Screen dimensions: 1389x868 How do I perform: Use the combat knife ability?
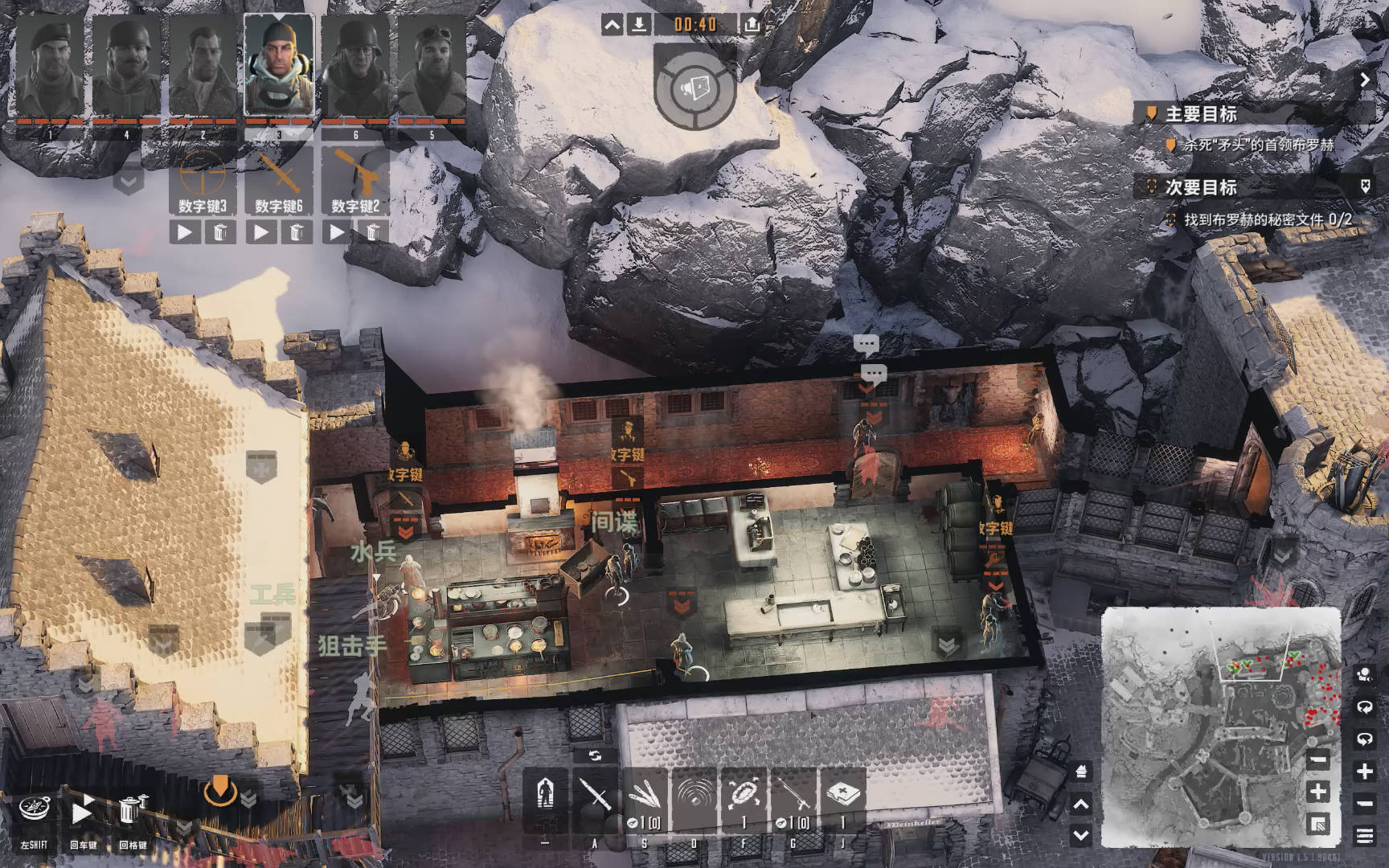595,795
